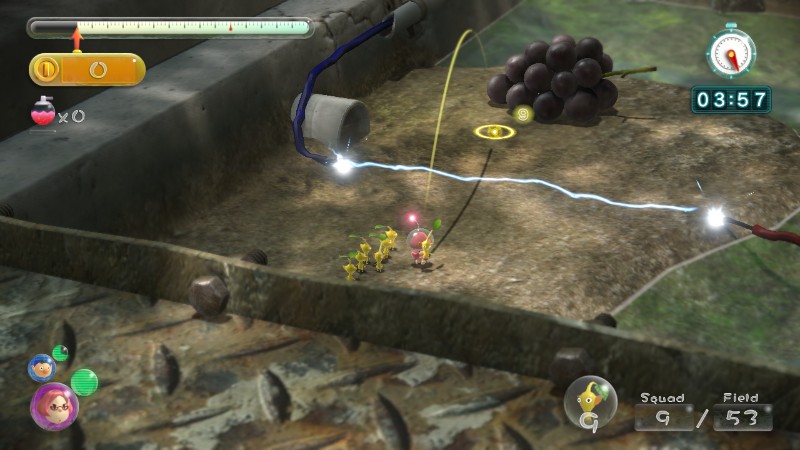The image size is (800, 450).
Task: Switch to Brittany's leader portrait
Action: (53, 405)
